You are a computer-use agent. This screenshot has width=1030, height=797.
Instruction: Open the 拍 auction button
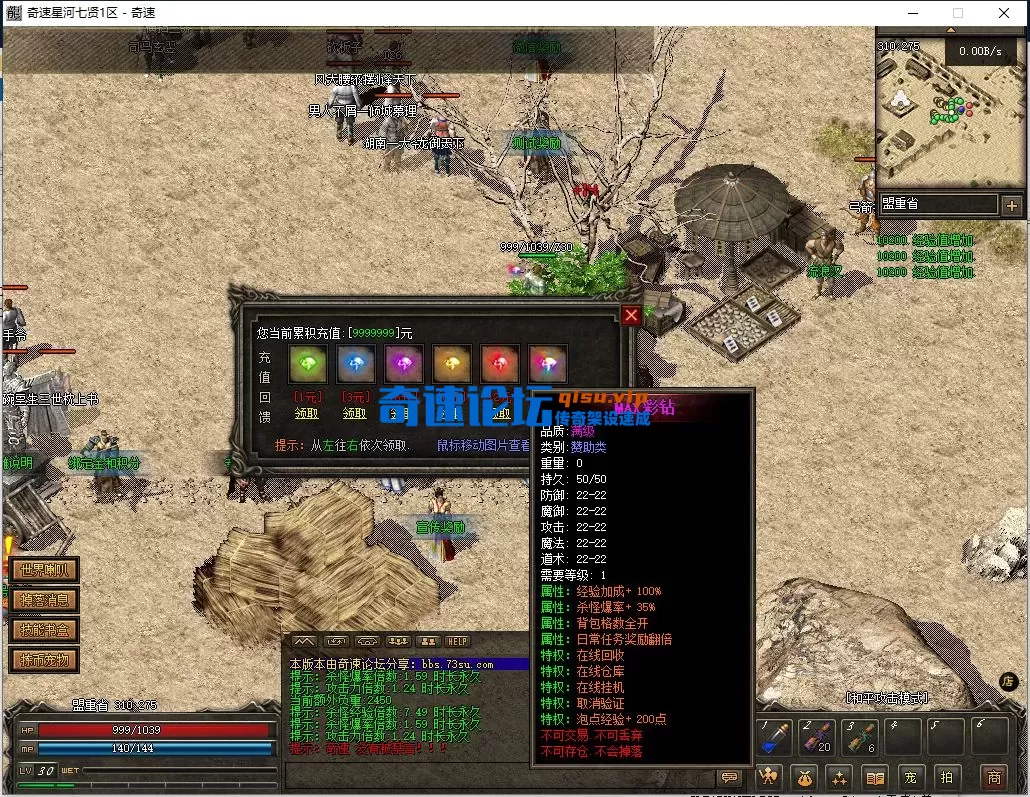[x=946, y=776]
